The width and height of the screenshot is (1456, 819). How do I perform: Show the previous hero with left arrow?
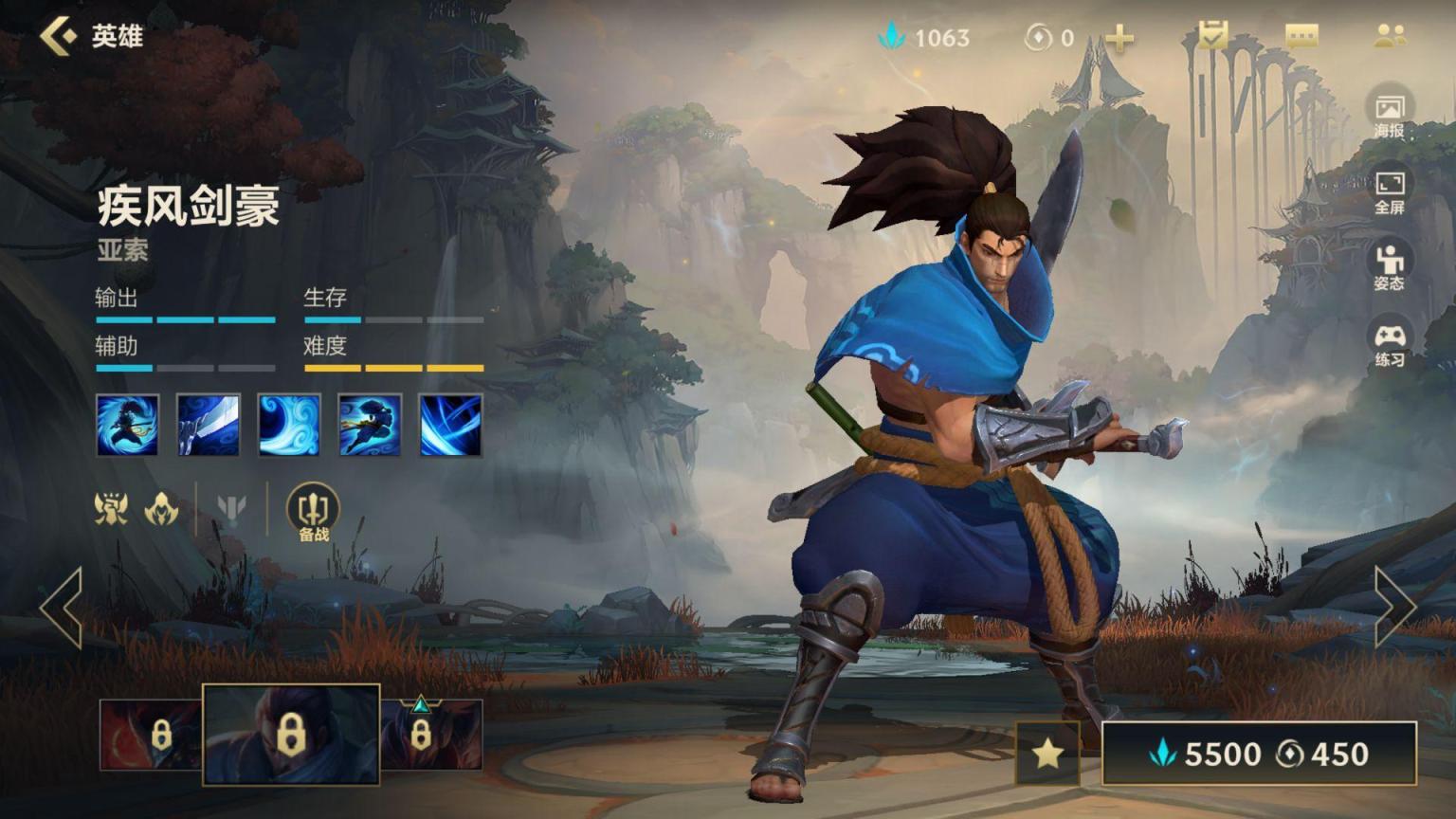(x=62, y=608)
